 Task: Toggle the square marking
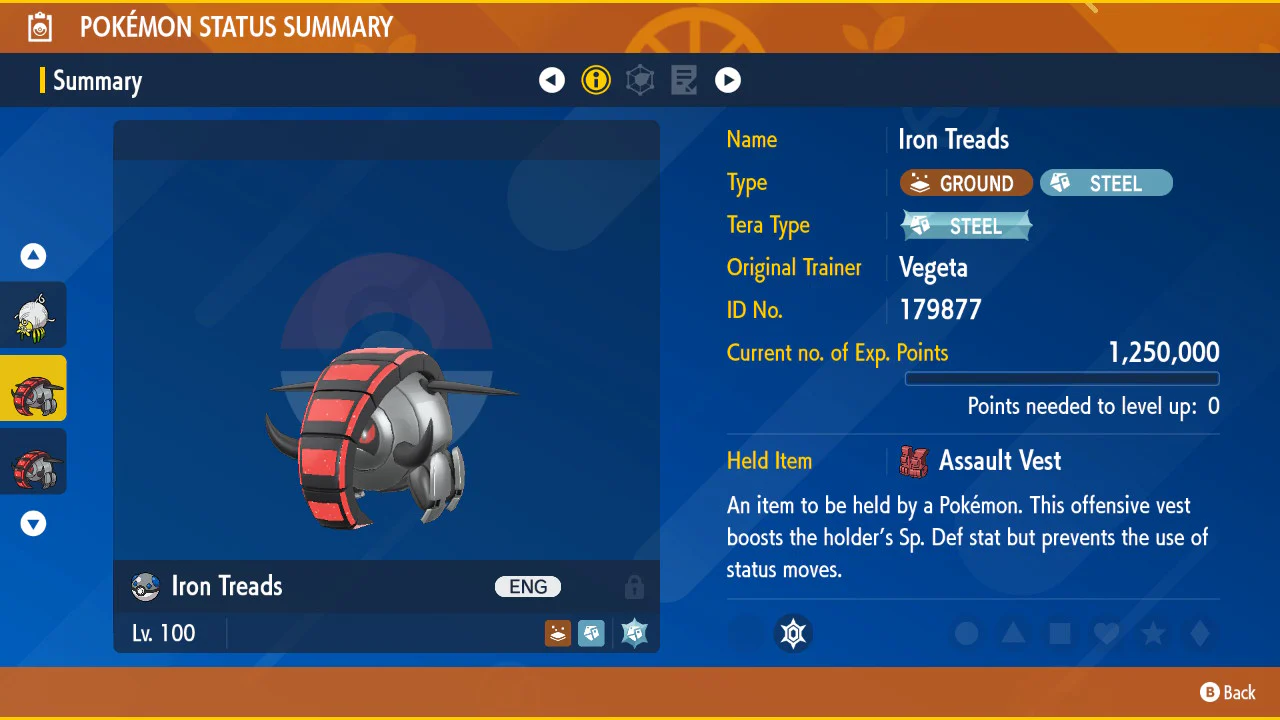1060,634
